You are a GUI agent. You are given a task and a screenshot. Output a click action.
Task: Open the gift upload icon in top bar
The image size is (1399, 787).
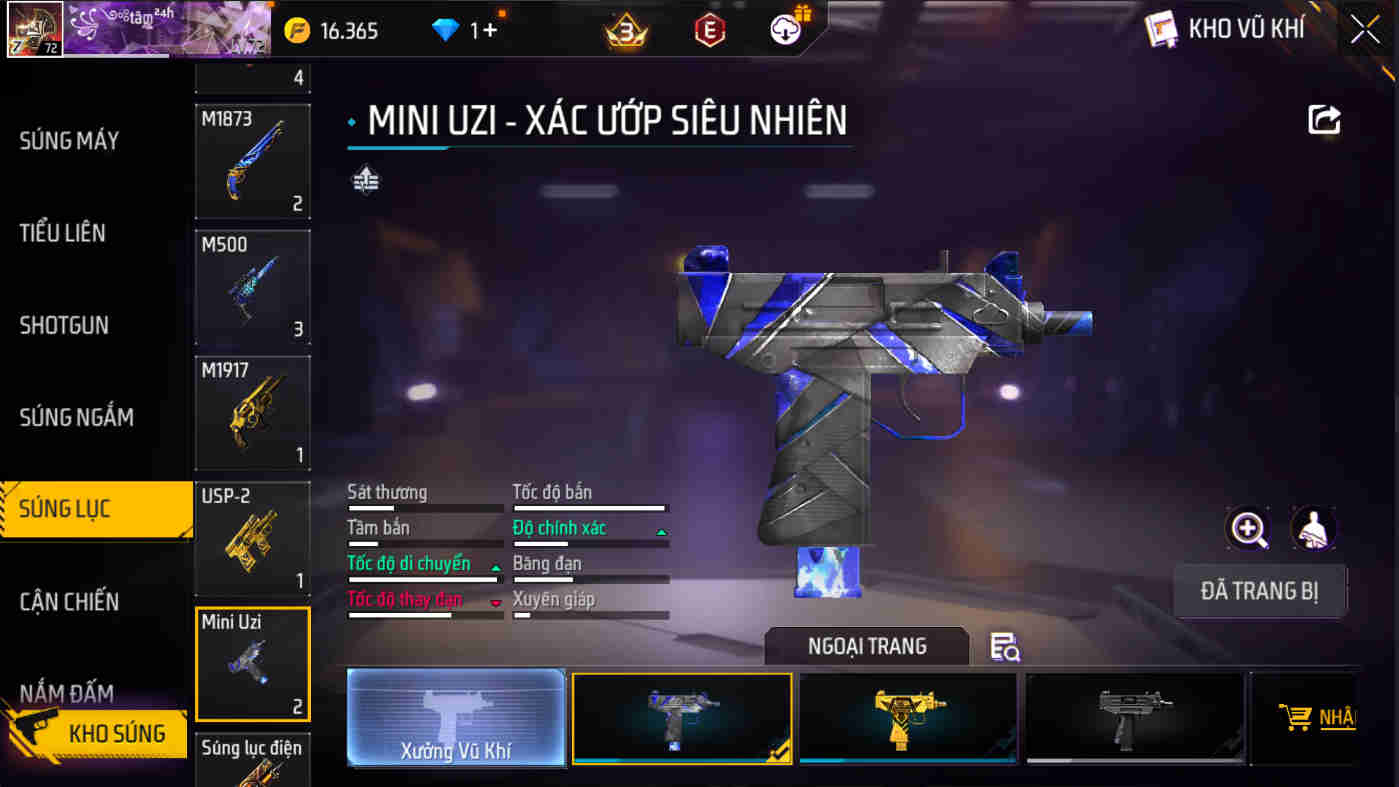click(x=786, y=29)
